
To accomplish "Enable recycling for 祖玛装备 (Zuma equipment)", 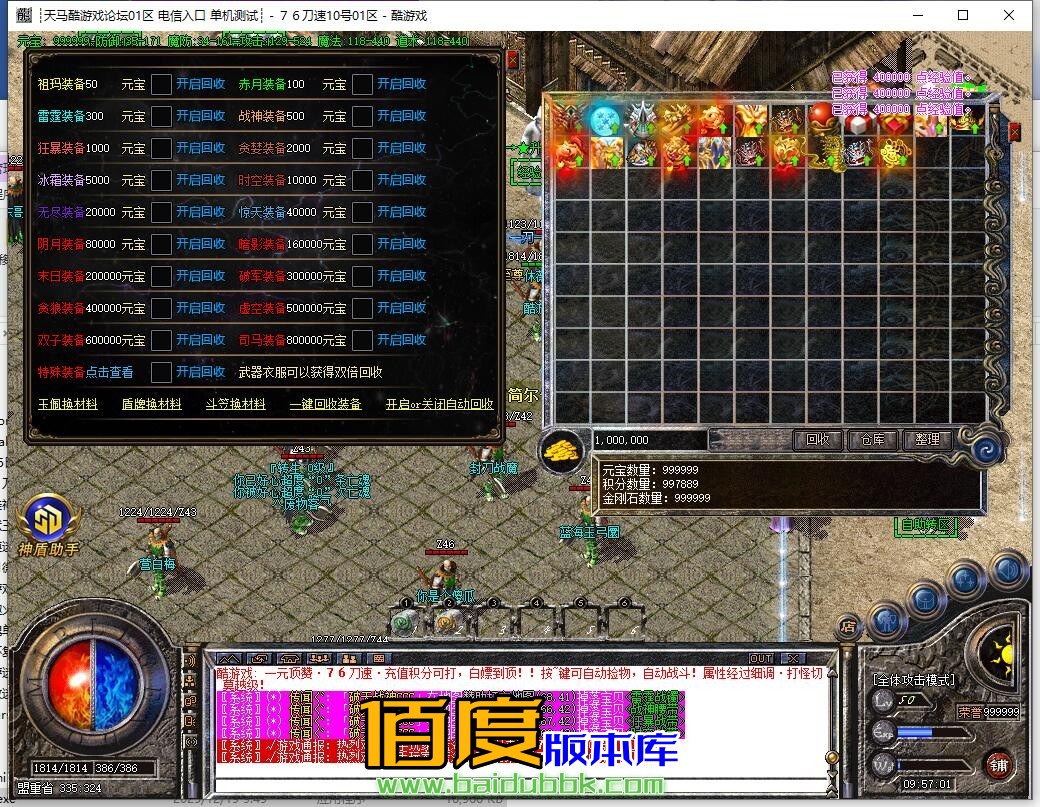I will 200,85.
